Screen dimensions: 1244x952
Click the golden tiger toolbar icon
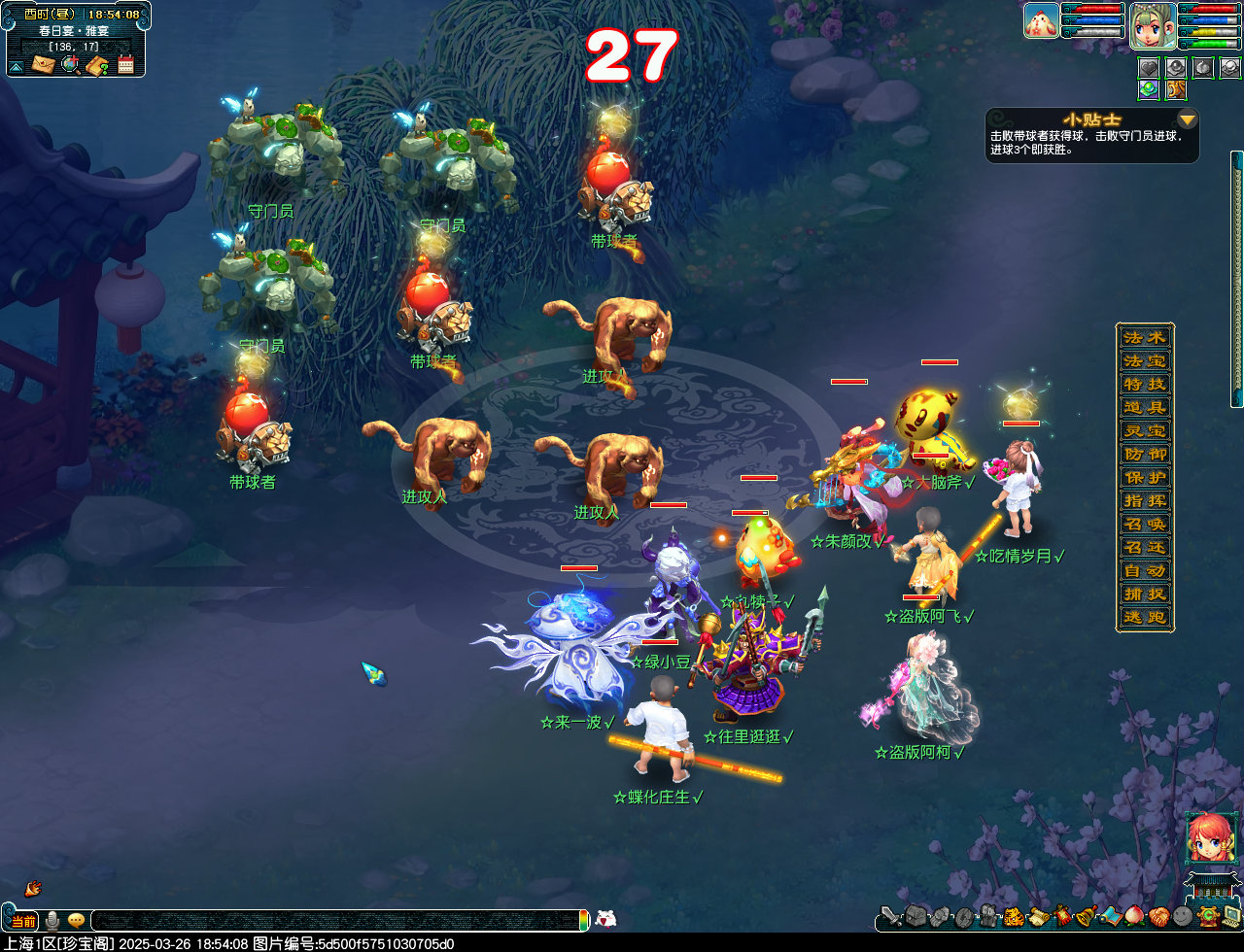[1013, 915]
